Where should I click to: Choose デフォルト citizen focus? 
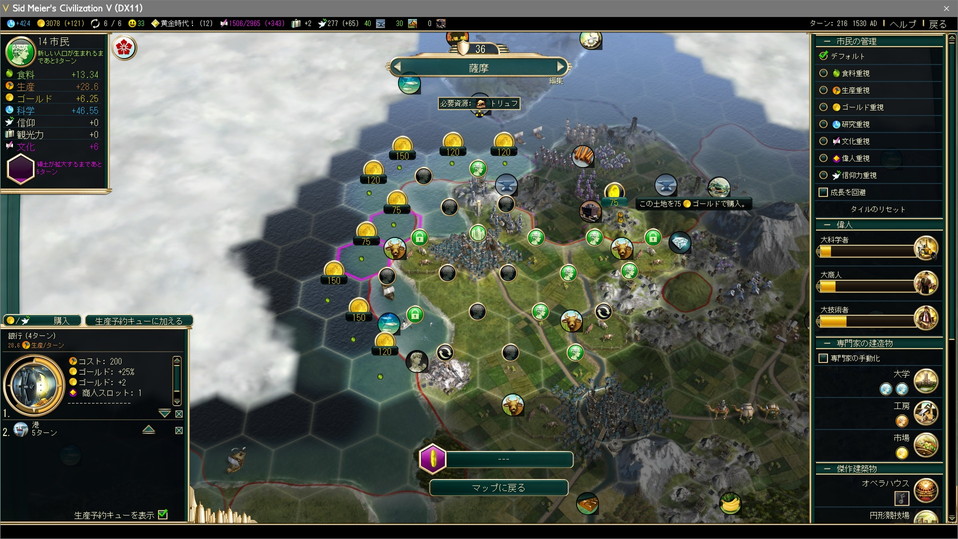pos(824,56)
